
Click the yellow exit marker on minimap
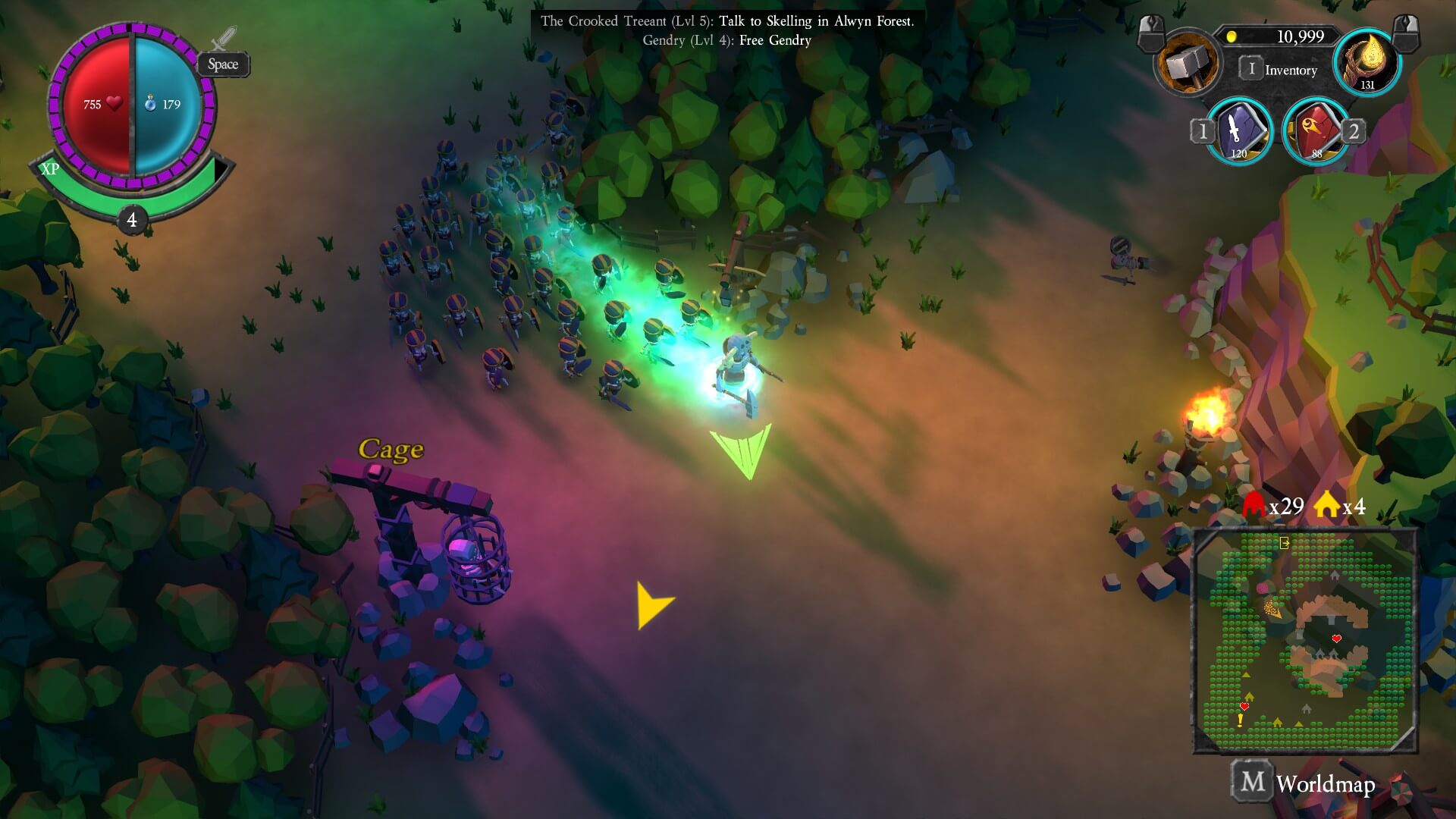coord(1284,543)
